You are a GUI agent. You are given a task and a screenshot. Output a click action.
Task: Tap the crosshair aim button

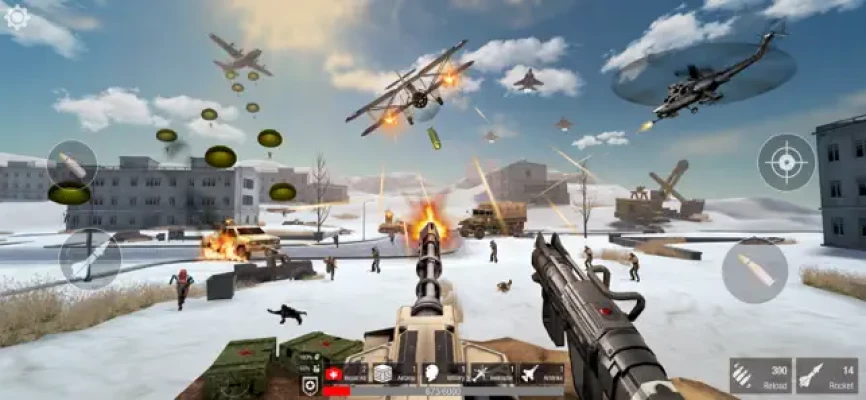[x=786, y=162]
